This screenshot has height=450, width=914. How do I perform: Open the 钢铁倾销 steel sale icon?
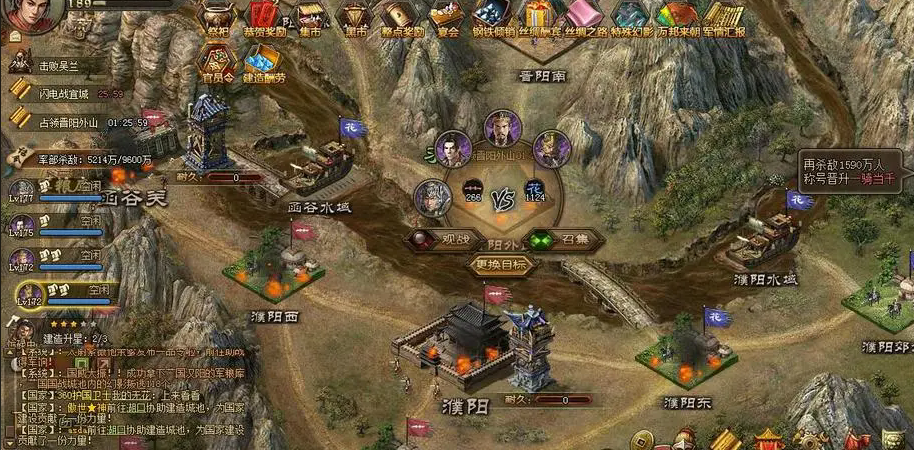491,17
